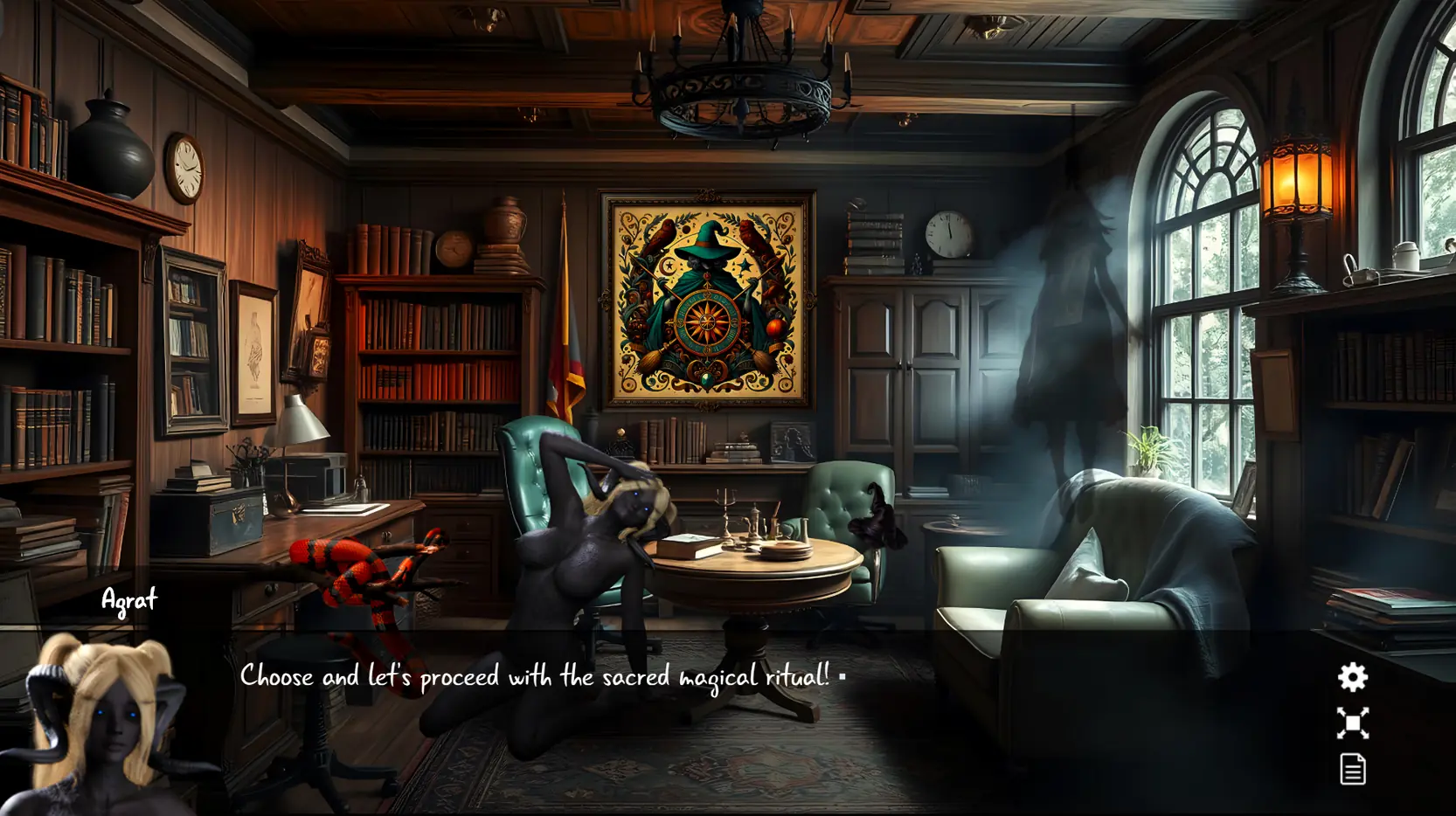Open settings with the gear icon
1456x816 pixels.
click(x=1352, y=677)
